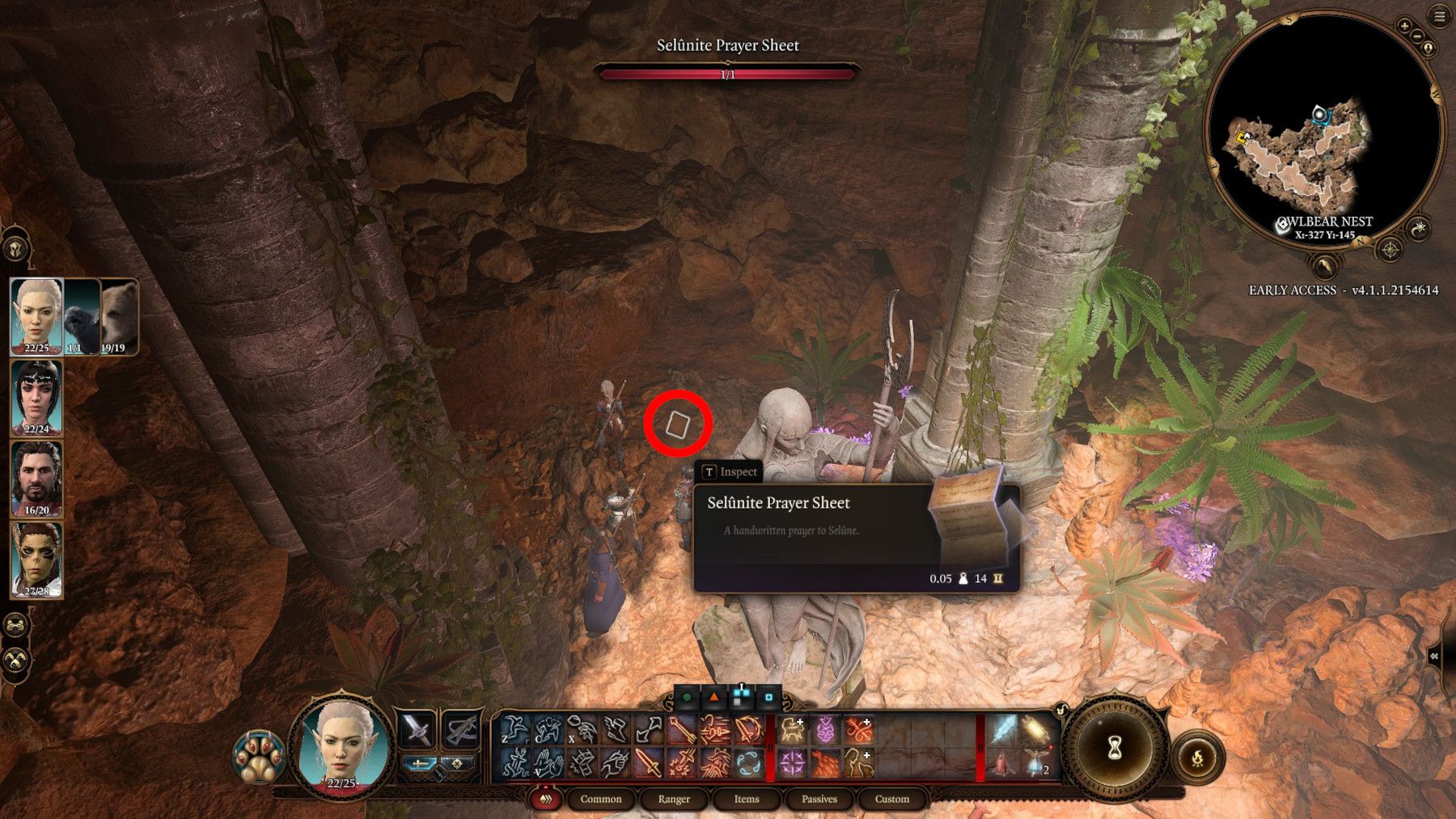Switch to the Common hotbar tab
Image resolution: width=1456 pixels, height=819 pixels.
coord(600,799)
